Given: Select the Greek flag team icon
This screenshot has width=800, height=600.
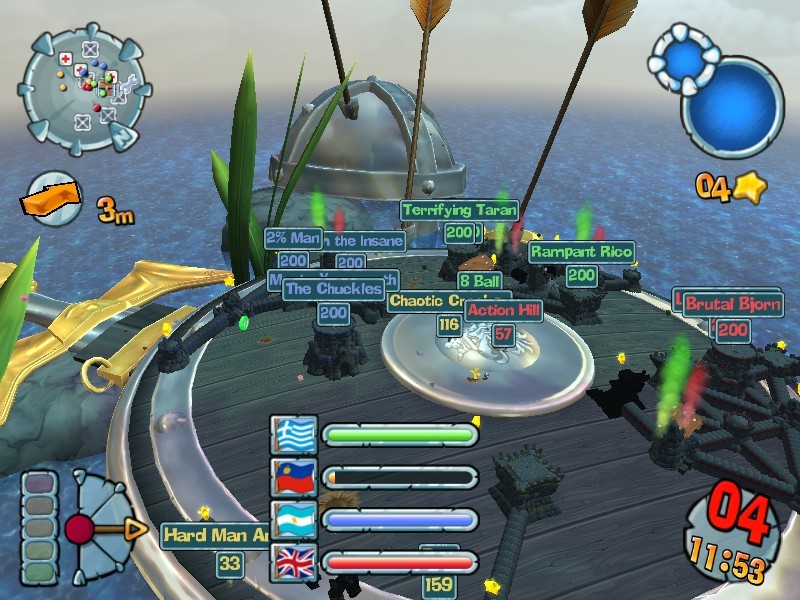Looking at the screenshot, I should (294, 435).
